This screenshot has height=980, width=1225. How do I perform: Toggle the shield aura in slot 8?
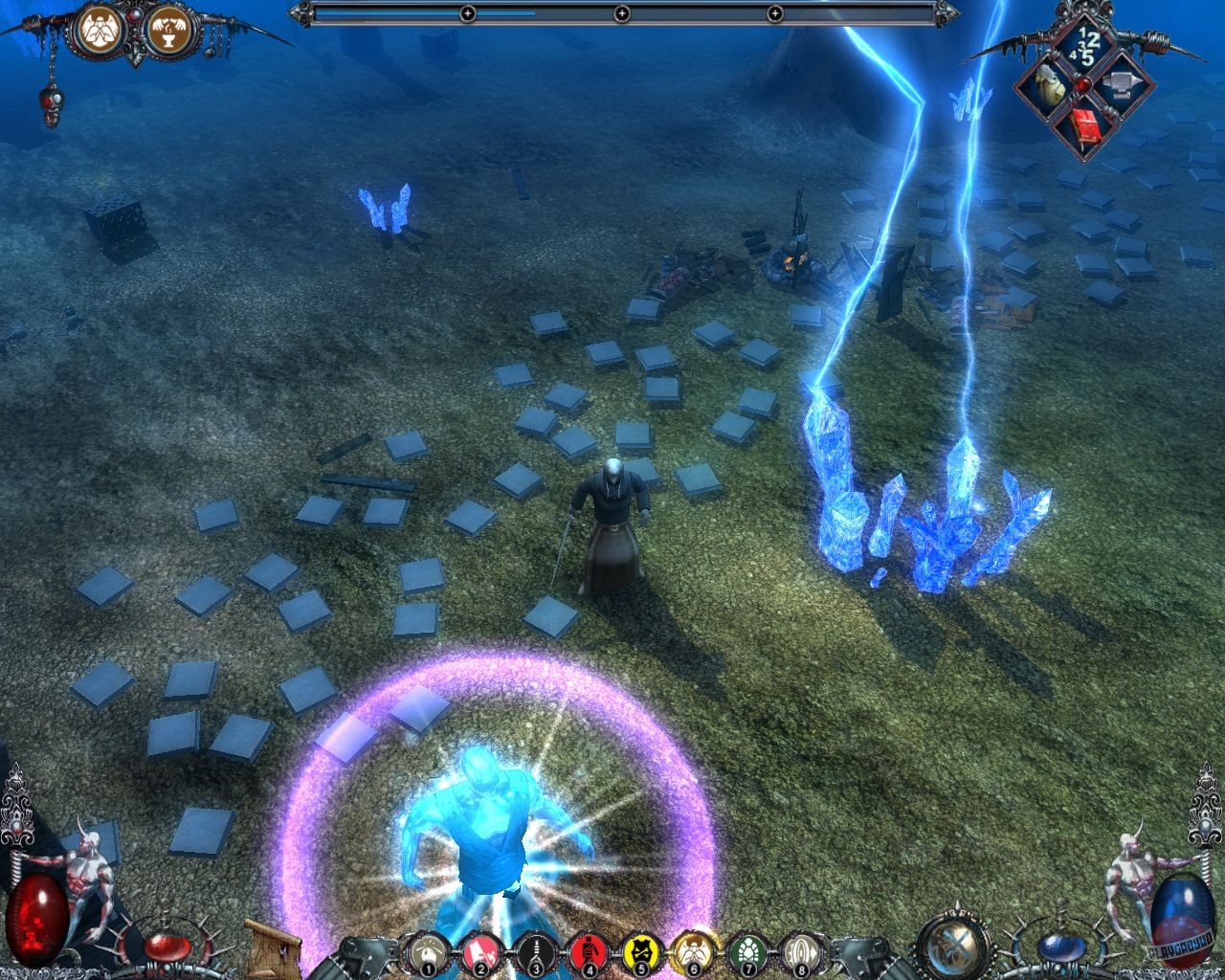point(802,950)
